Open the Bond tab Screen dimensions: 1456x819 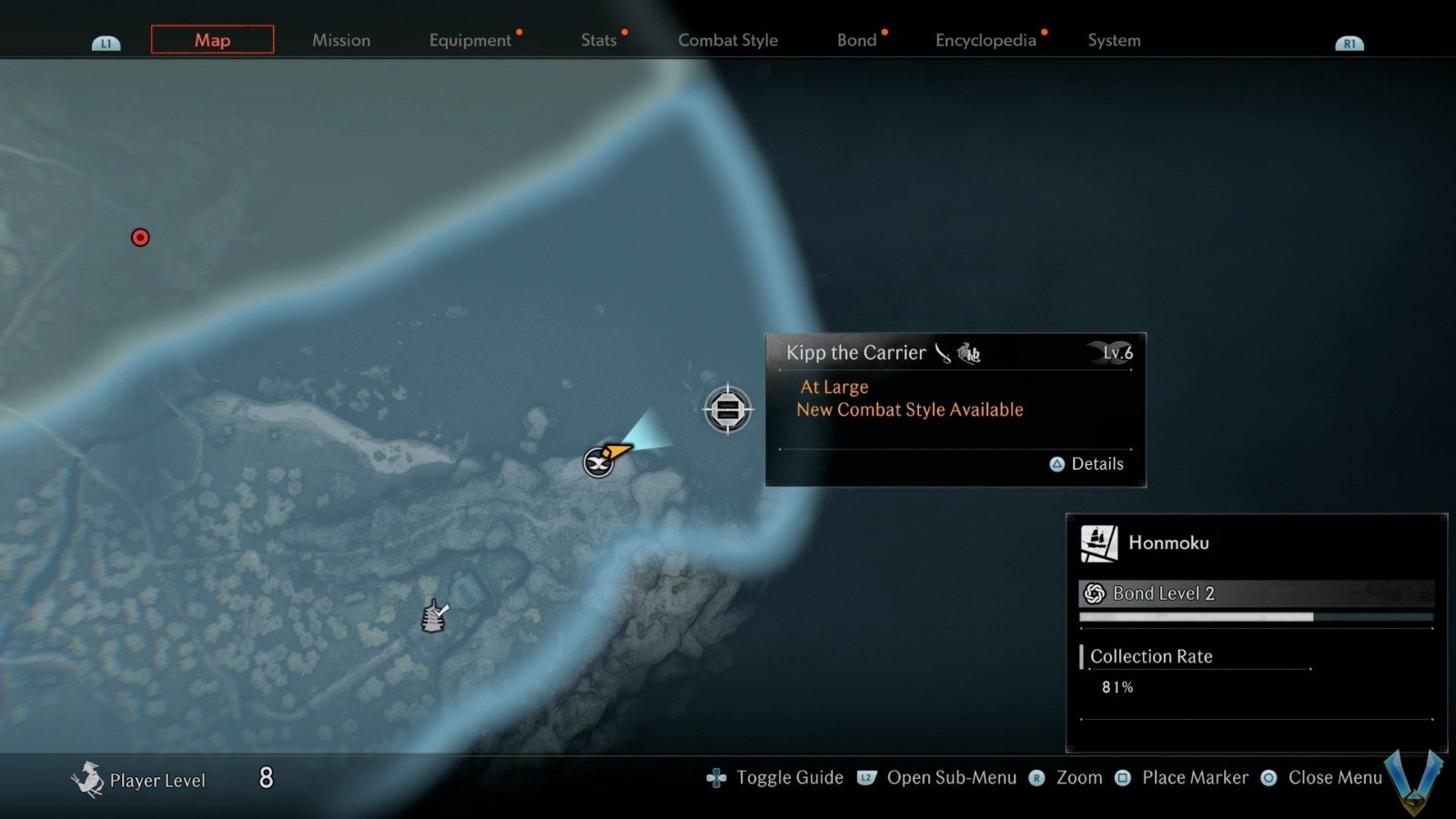point(856,40)
